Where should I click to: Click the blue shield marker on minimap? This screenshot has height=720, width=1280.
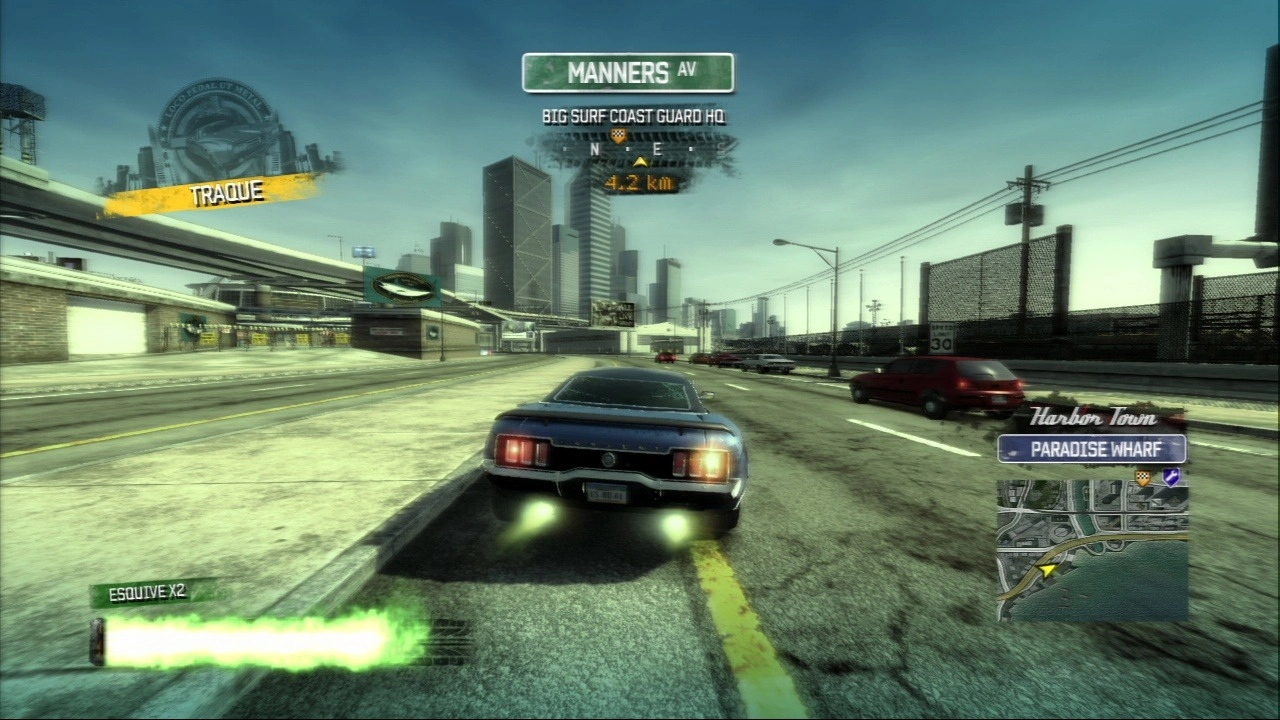point(1170,478)
